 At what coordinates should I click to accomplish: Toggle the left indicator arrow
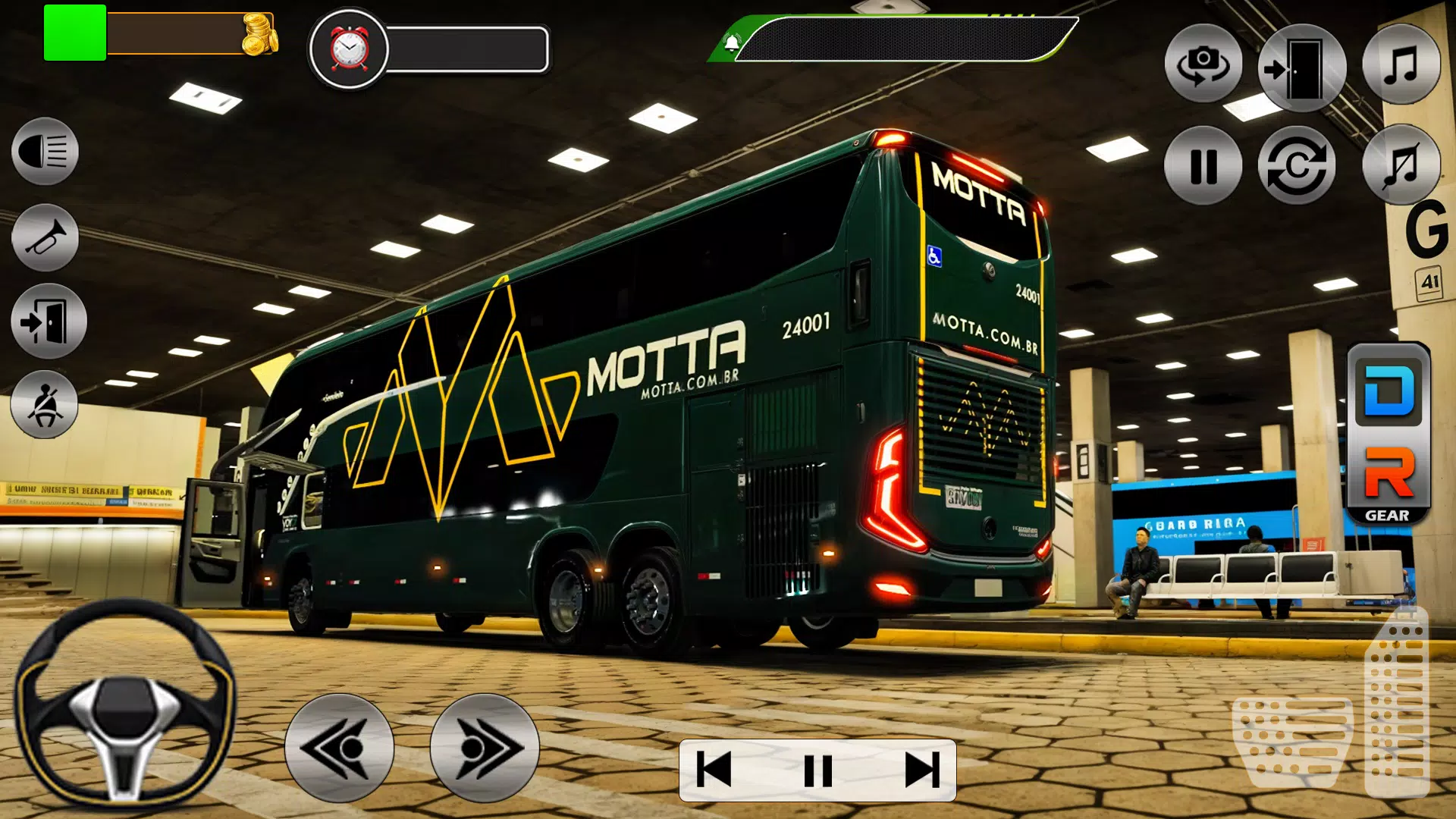pos(337,747)
